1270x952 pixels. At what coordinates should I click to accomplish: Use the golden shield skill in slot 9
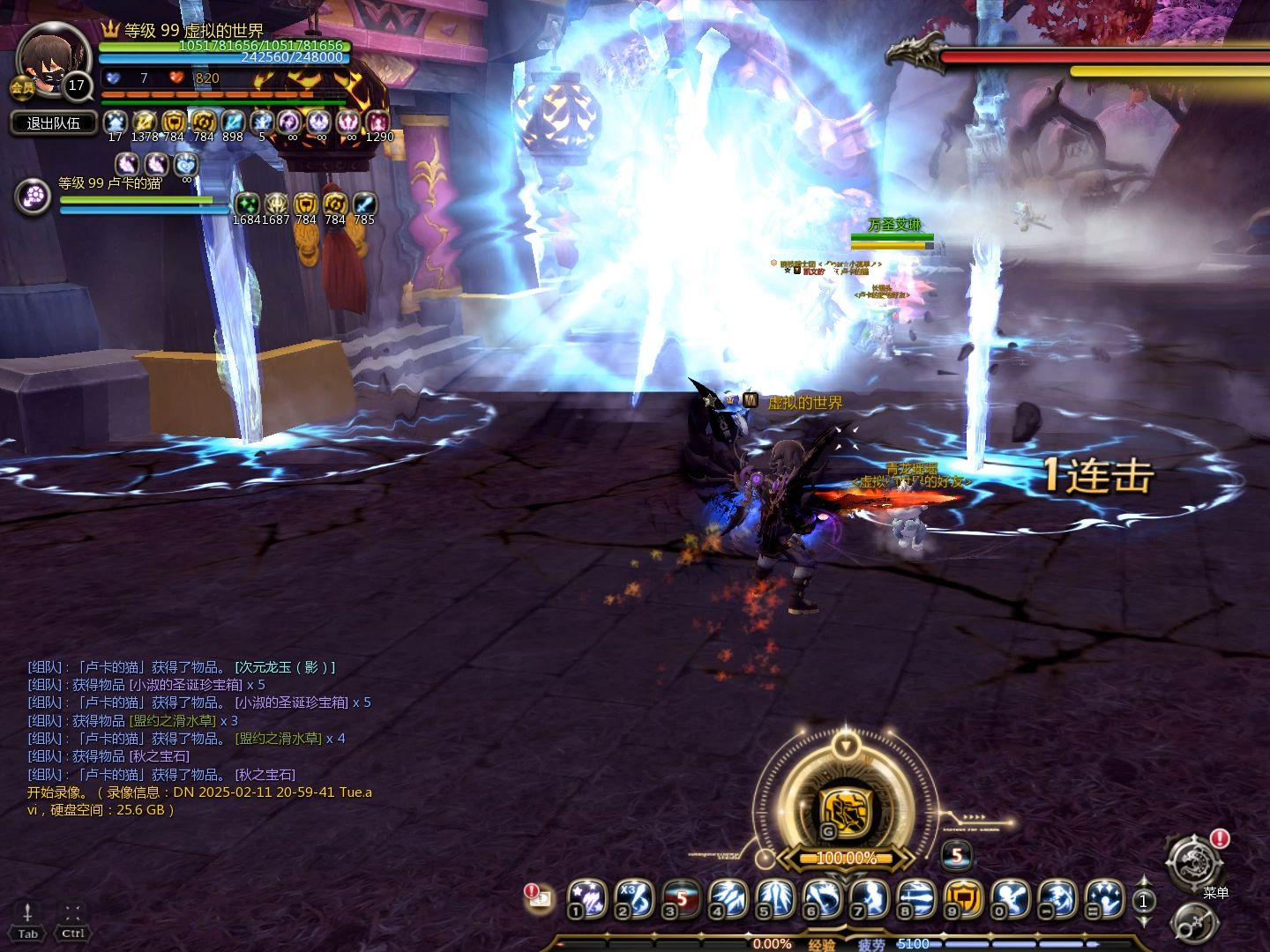pos(964,899)
